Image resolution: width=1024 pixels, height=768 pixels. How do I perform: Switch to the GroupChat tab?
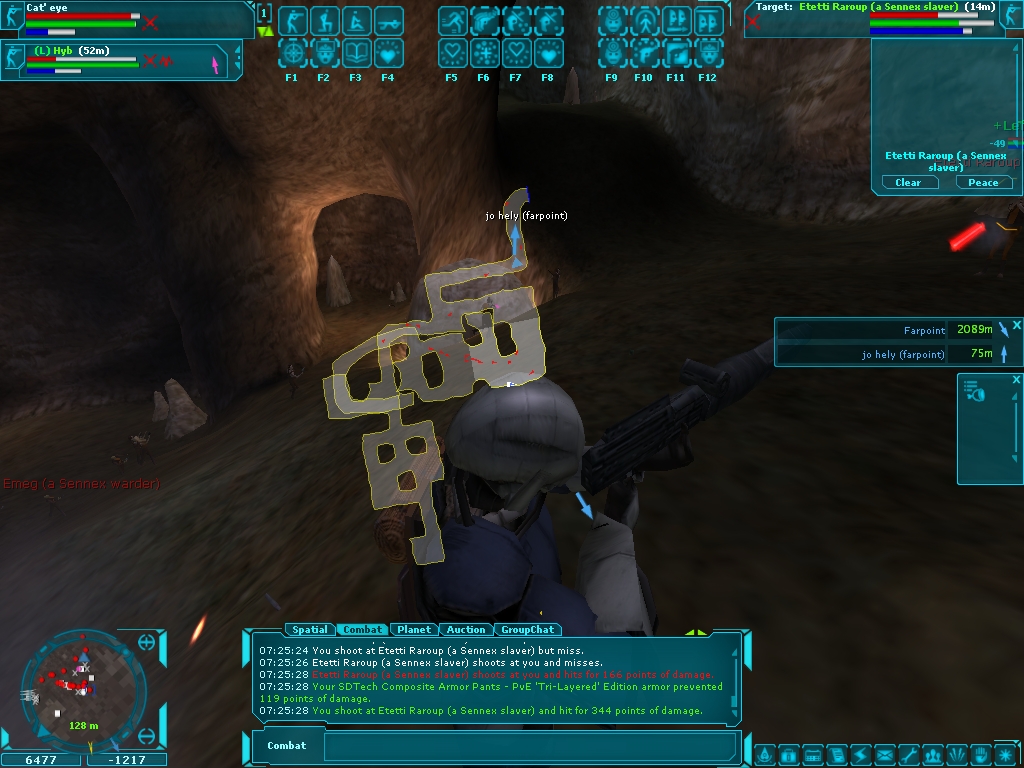coord(527,630)
